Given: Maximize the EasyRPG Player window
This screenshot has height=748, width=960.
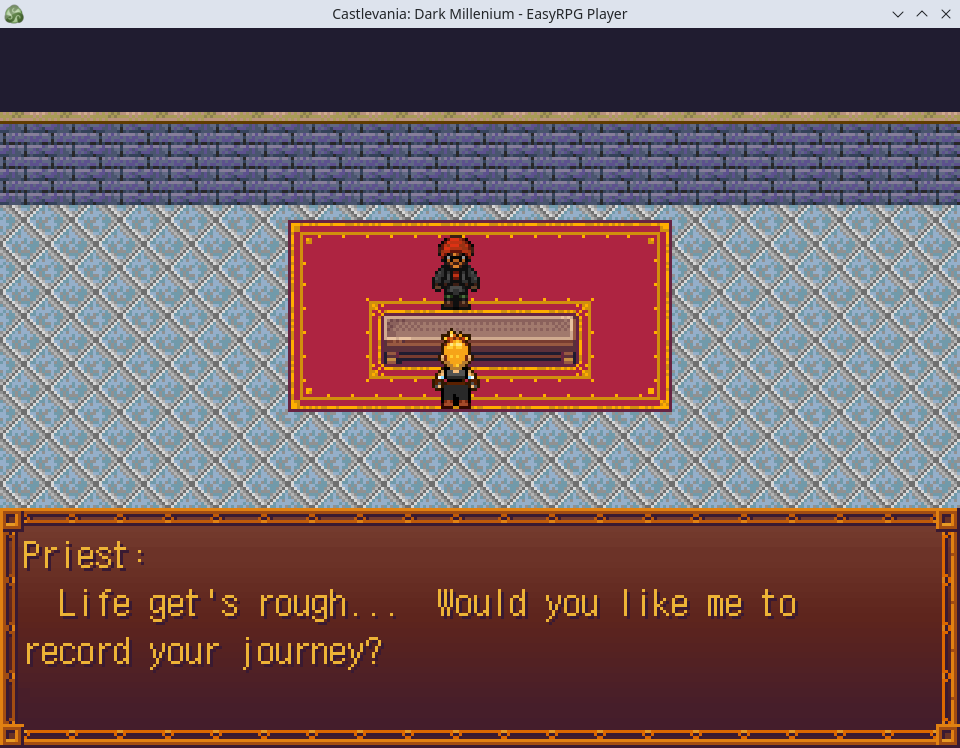Looking at the screenshot, I should coord(922,14).
